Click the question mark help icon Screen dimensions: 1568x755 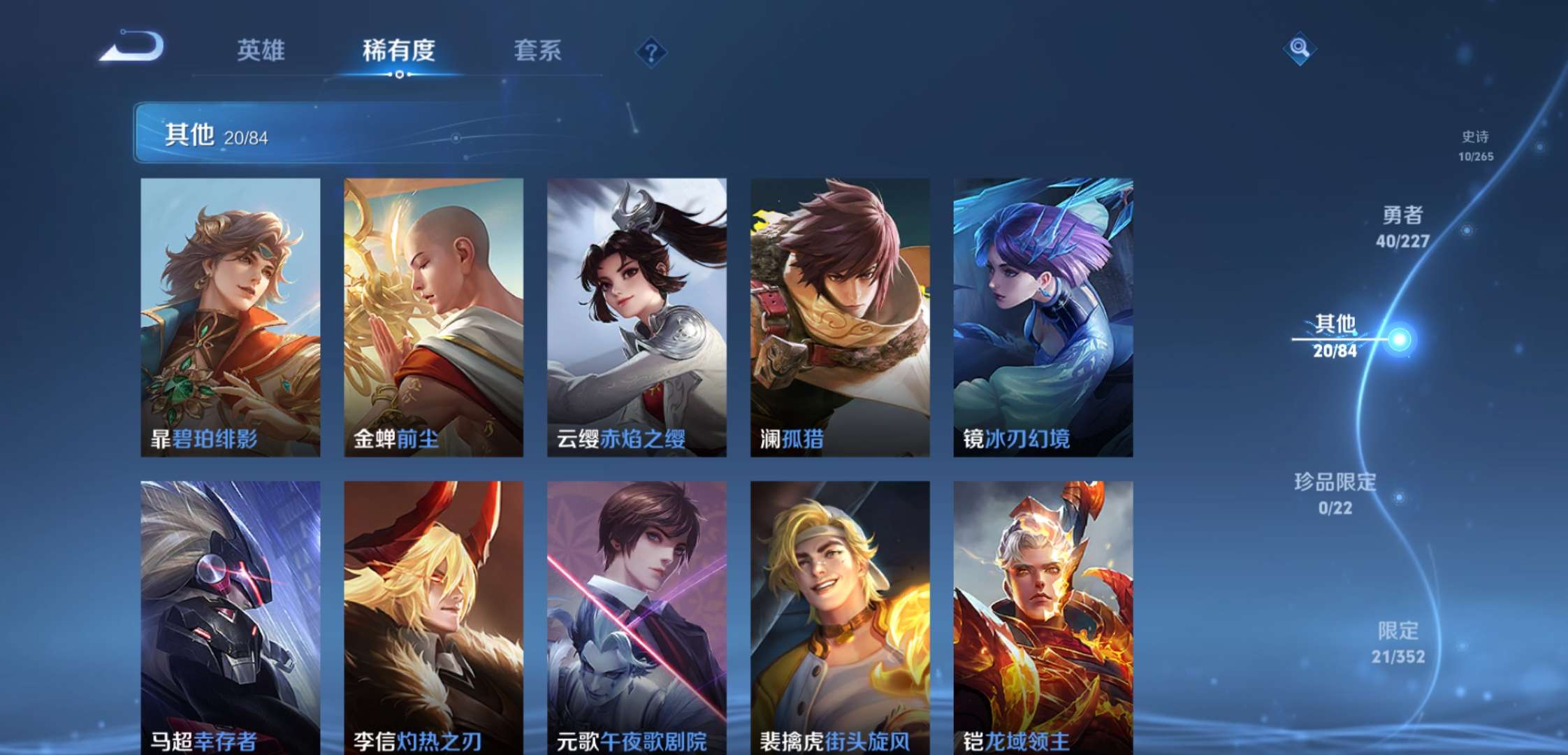(x=650, y=51)
